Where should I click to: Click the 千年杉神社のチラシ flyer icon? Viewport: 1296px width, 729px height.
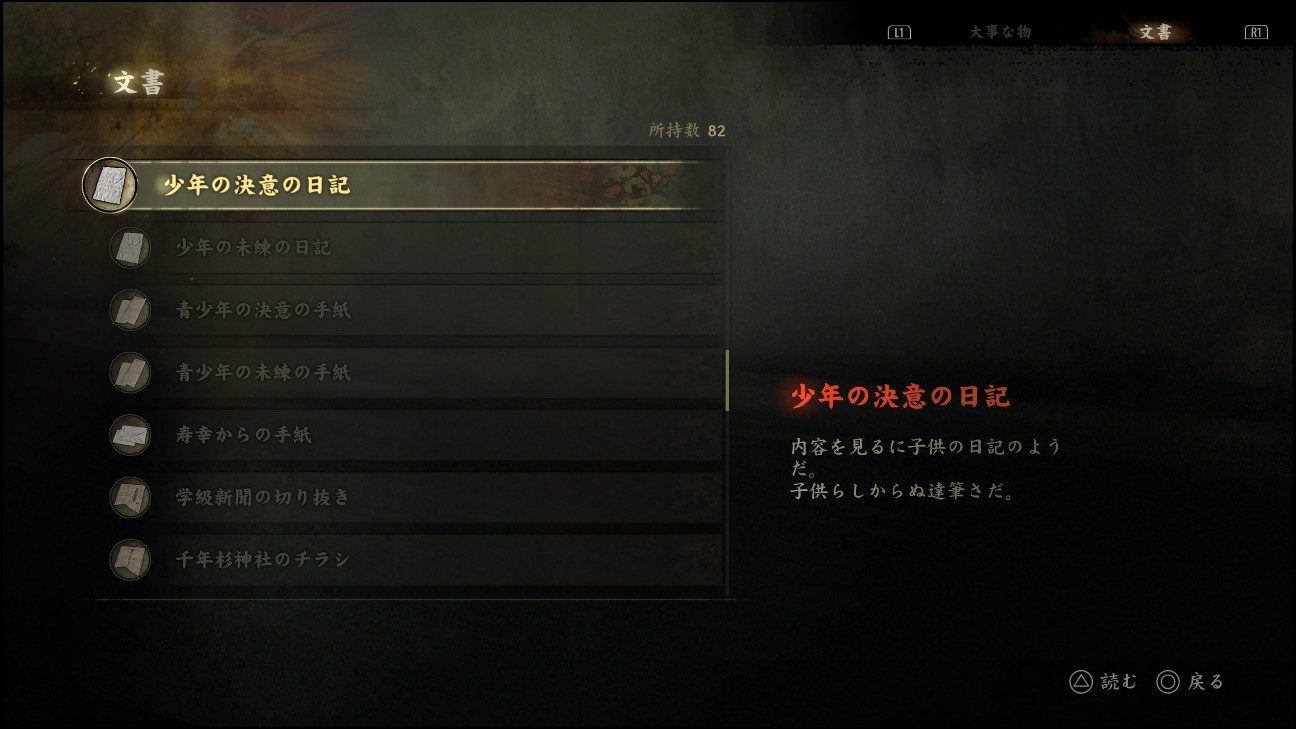(x=130, y=559)
